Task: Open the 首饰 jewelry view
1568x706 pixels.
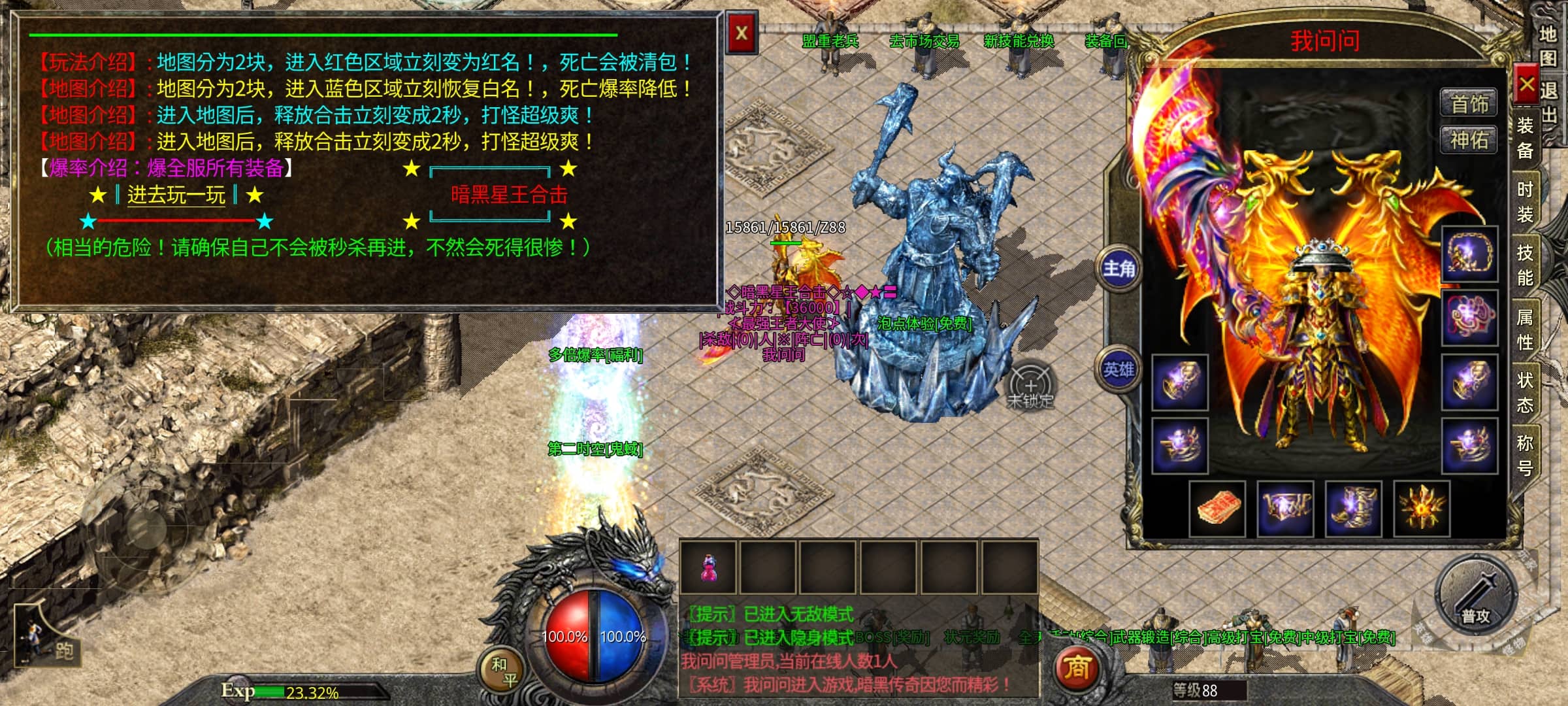Action: (1469, 104)
